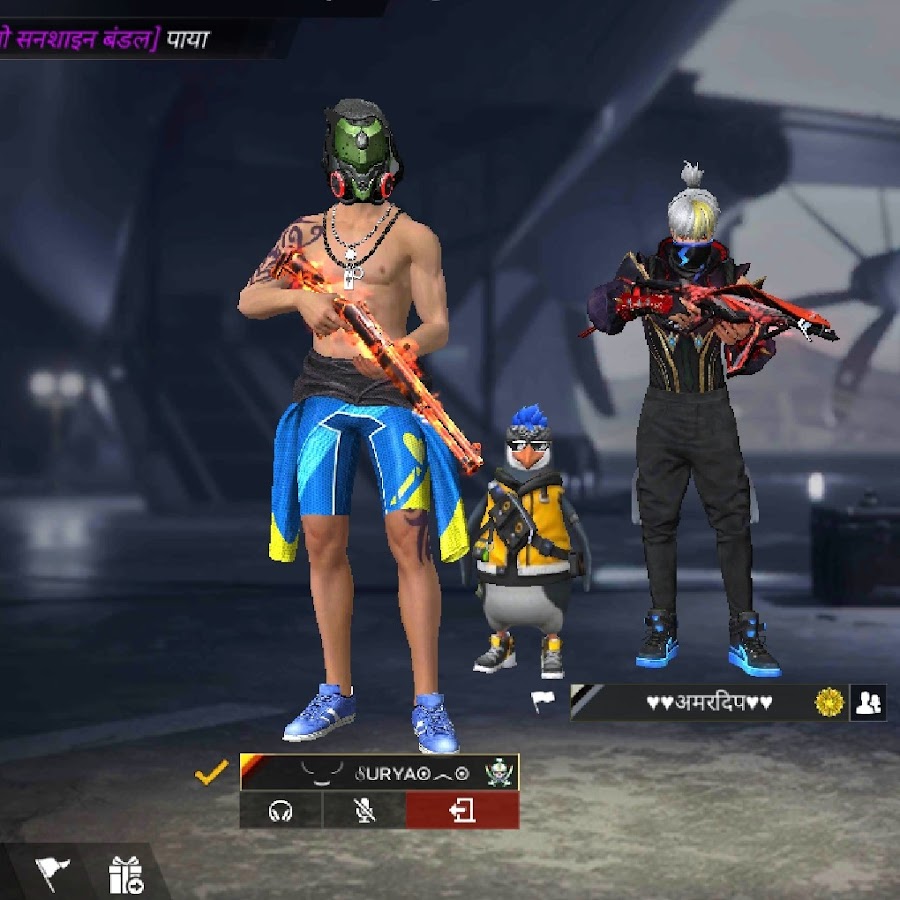Select the अमरदिप teammate name banner
The width and height of the screenshot is (900, 900).
pos(708,703)
